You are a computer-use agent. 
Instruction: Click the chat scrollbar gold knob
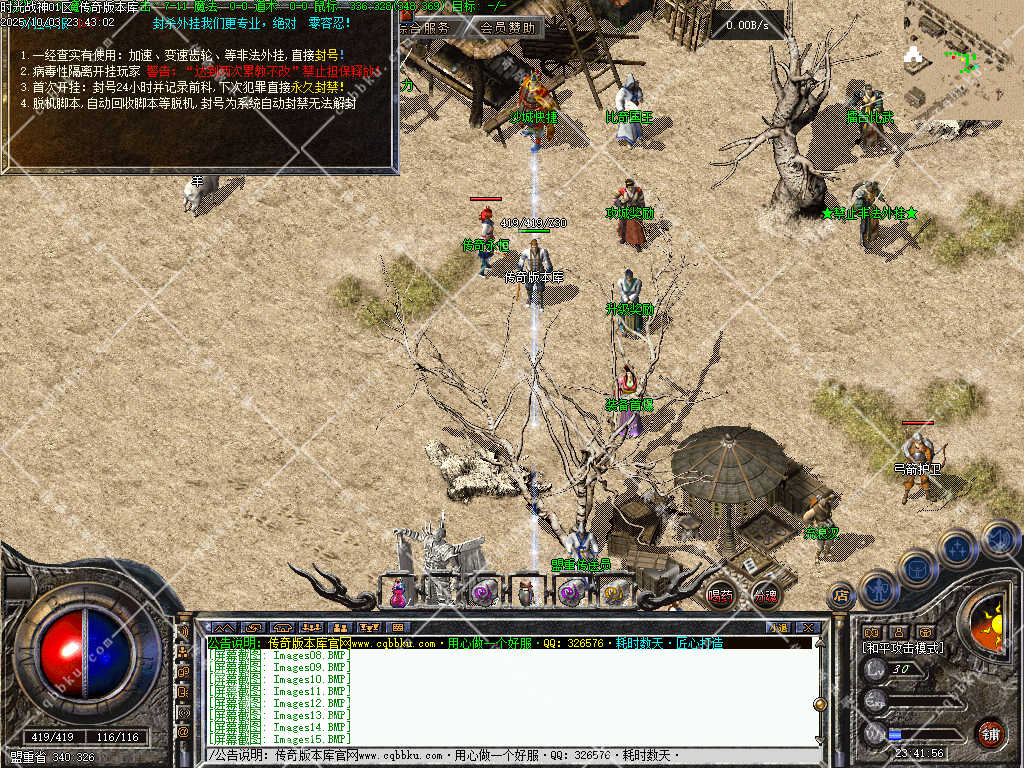[x=820, y=704]
